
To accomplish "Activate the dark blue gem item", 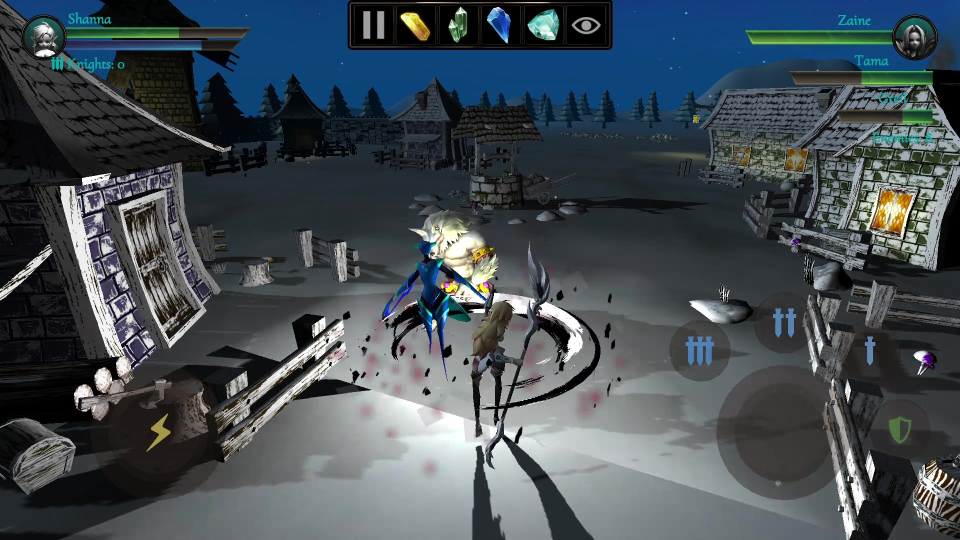I will pos(498,25).
